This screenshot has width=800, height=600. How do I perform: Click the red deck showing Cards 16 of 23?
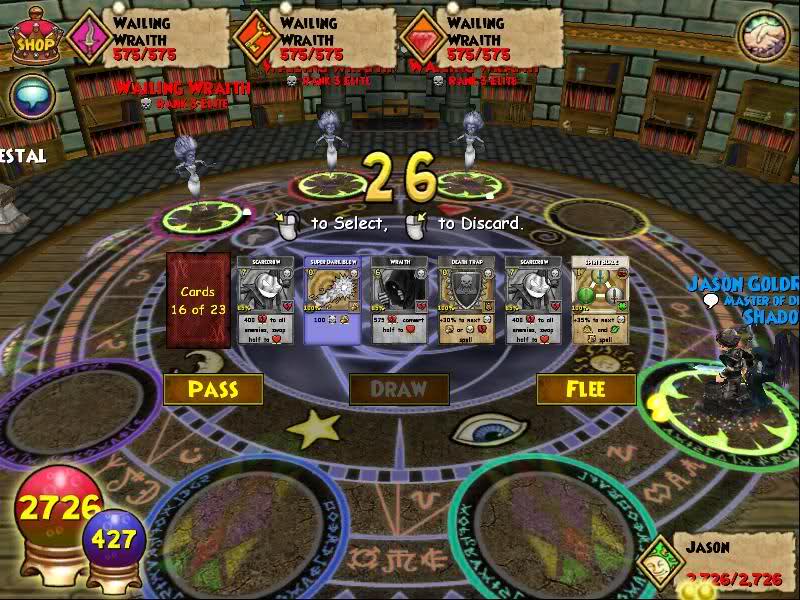tap(198, 301)
